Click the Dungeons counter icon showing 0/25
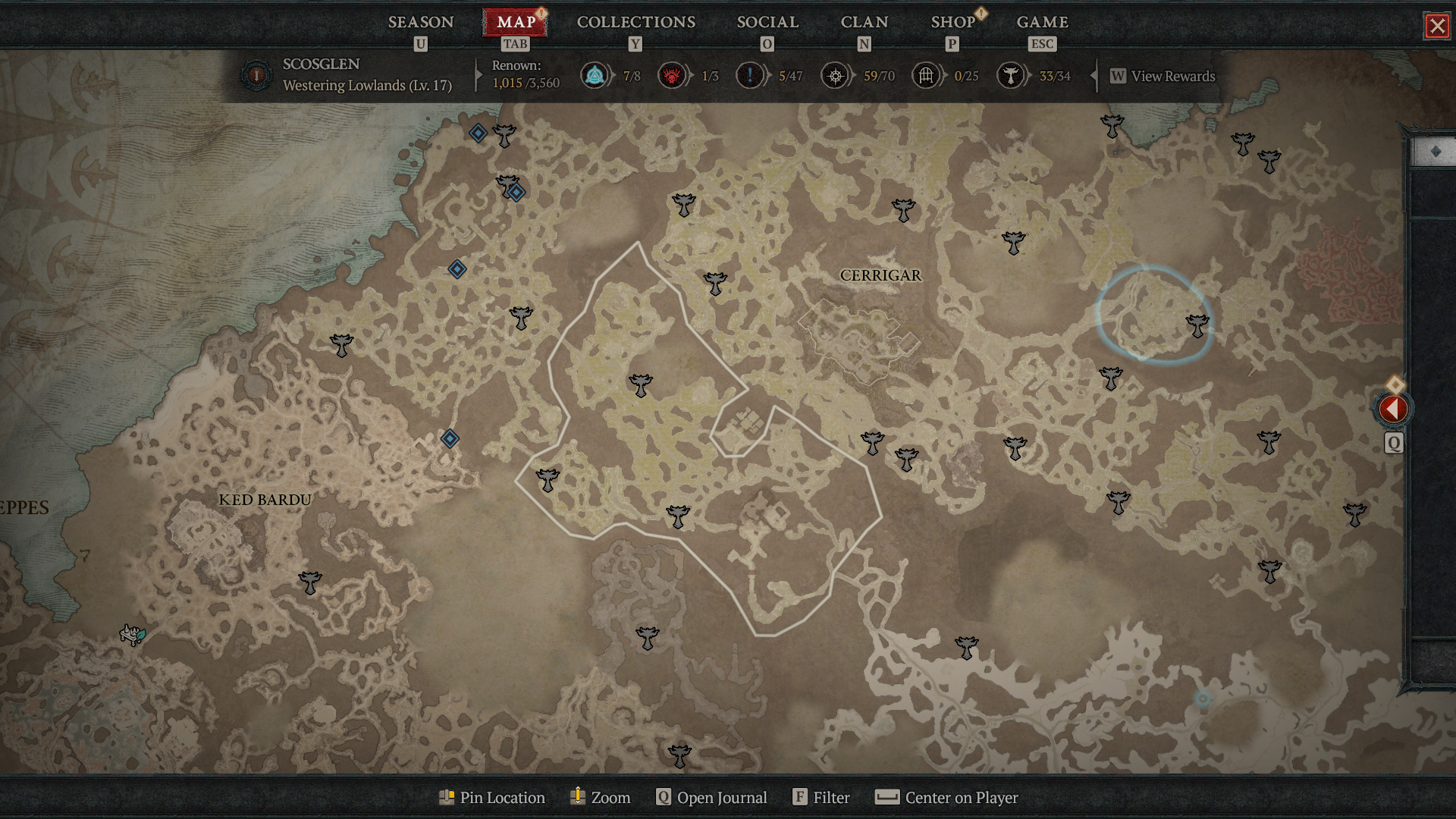 tap(925, 75)
